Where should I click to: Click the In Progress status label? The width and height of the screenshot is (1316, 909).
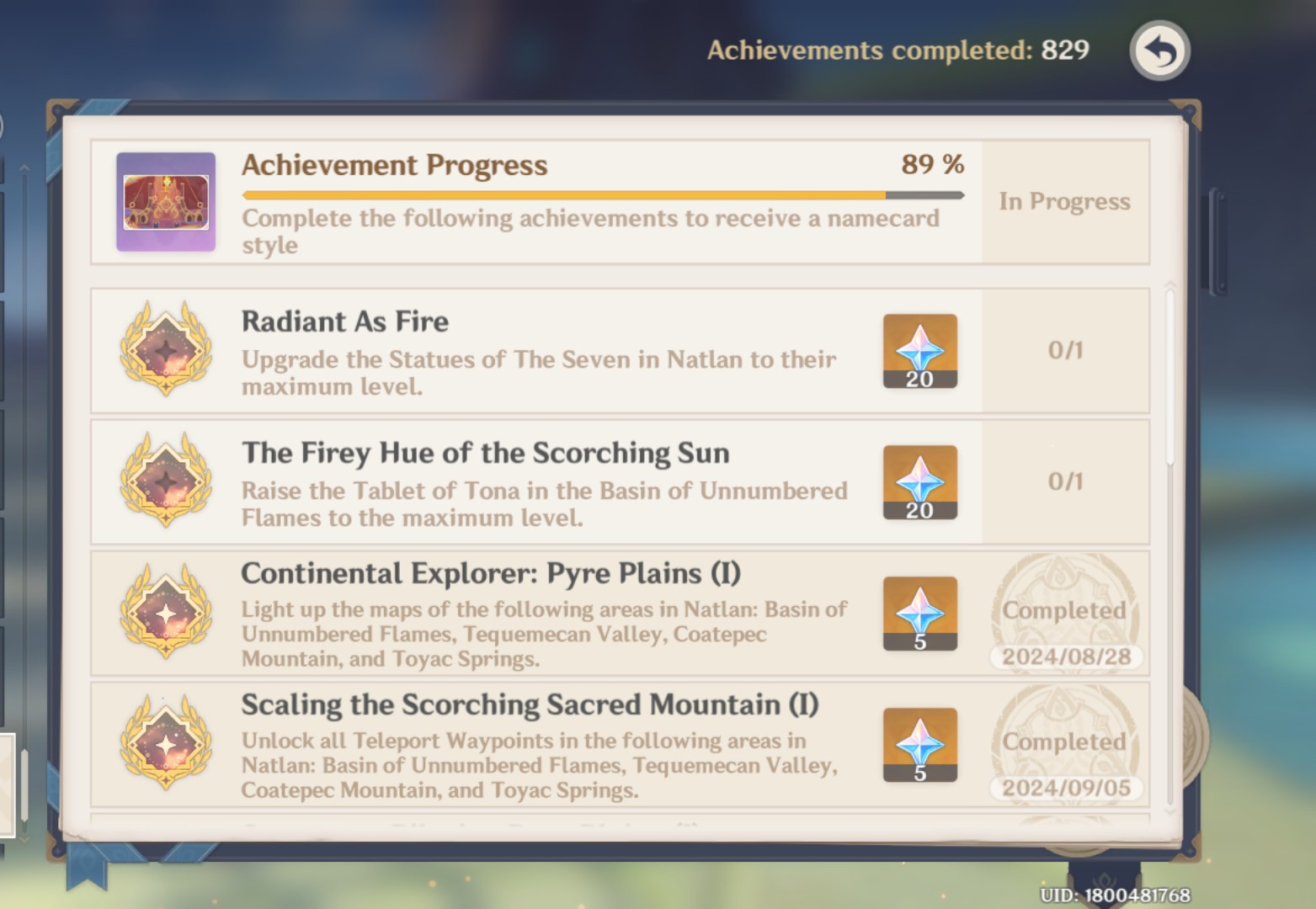[1063, 201]
